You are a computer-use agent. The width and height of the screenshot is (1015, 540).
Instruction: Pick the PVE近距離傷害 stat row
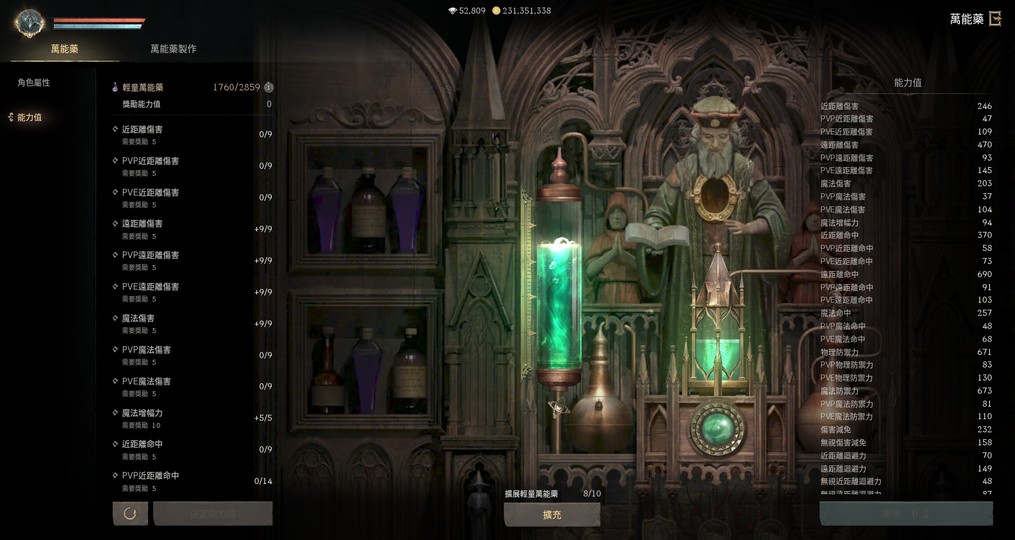pos(190,197)
